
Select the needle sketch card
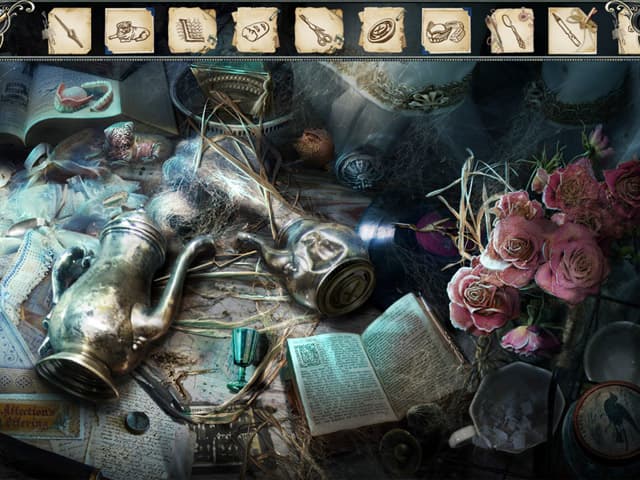click(x=68, y=30)
